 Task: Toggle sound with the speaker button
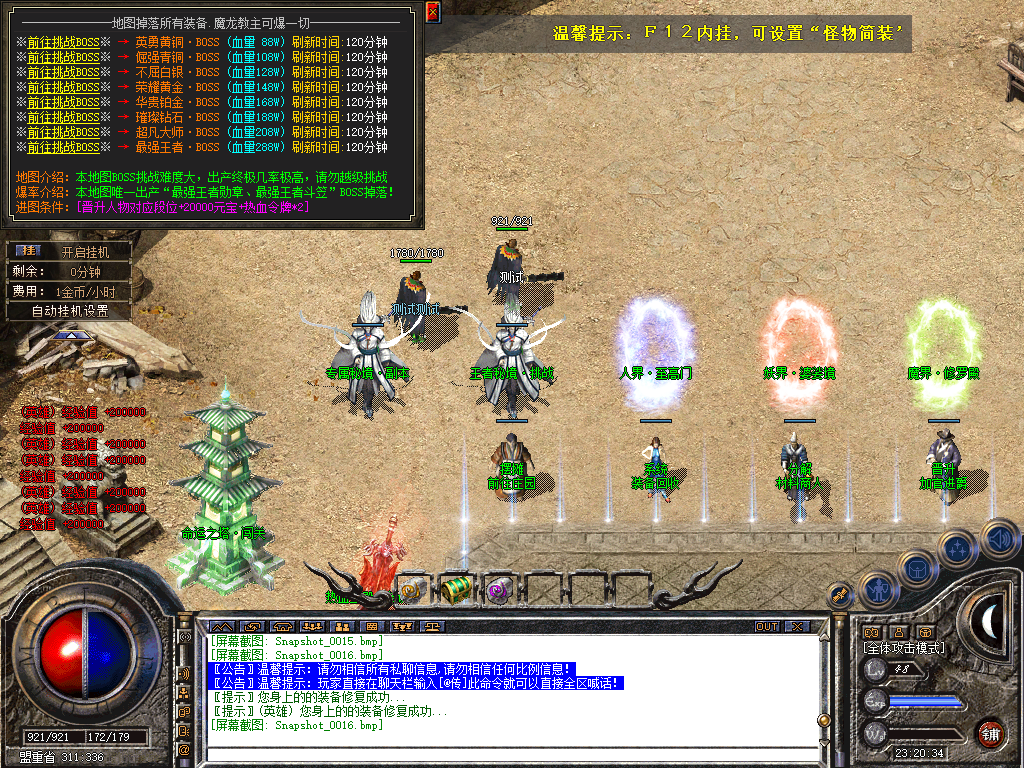pyautogui.click(x=999, y=538)
